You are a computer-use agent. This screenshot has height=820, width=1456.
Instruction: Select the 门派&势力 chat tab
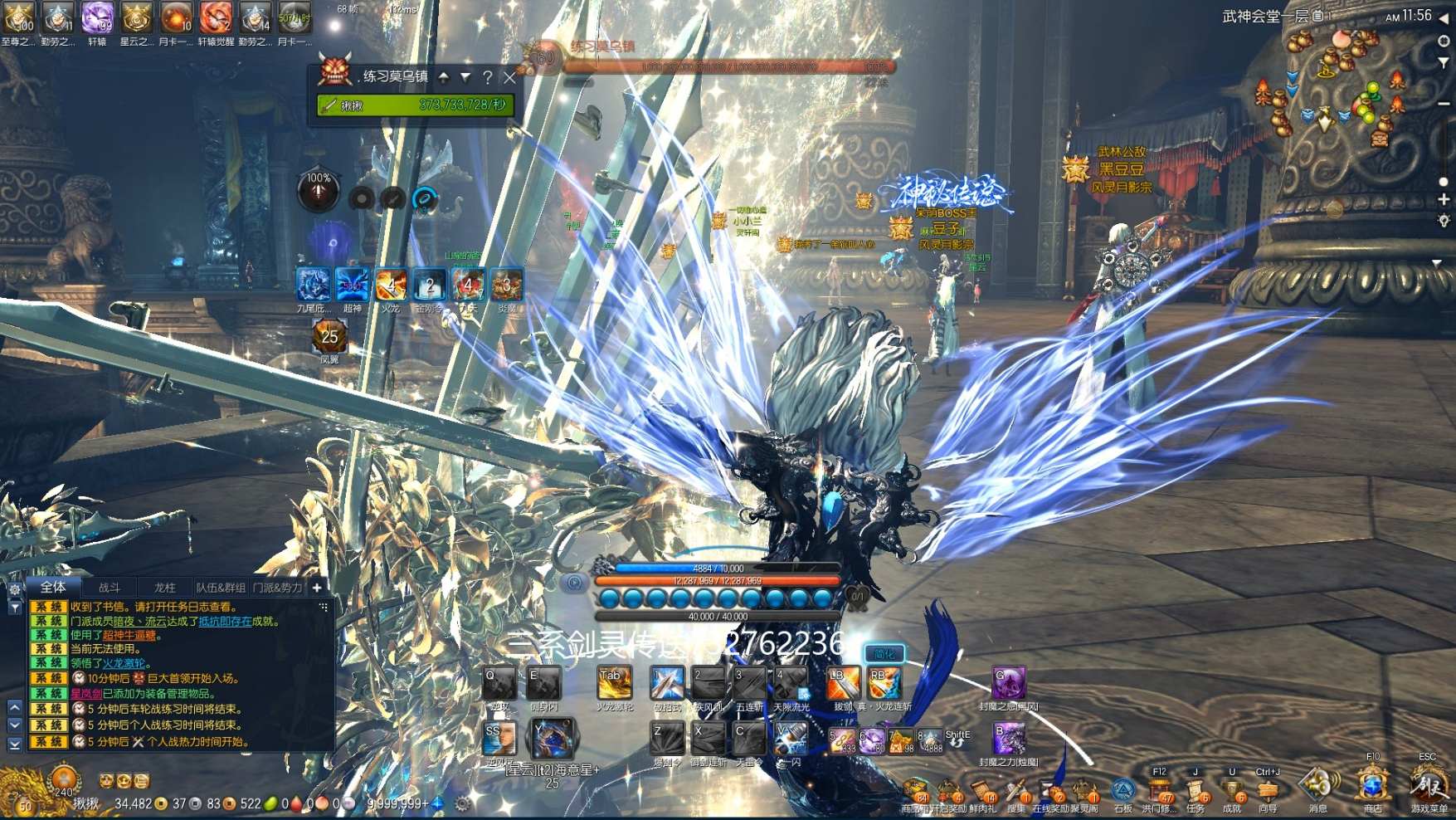point(278,588)
